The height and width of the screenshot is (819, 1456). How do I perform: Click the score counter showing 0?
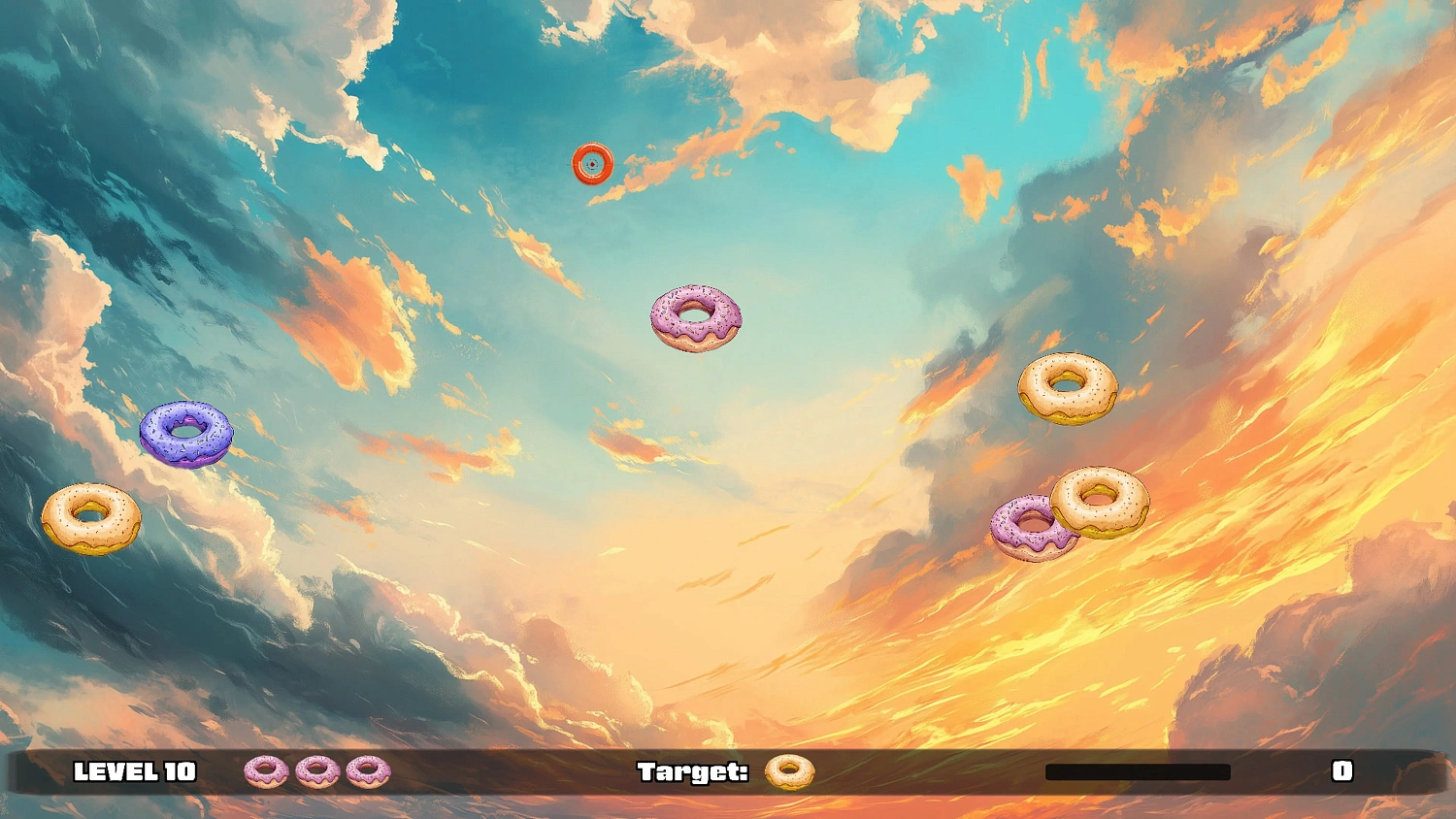(1344, 772)
